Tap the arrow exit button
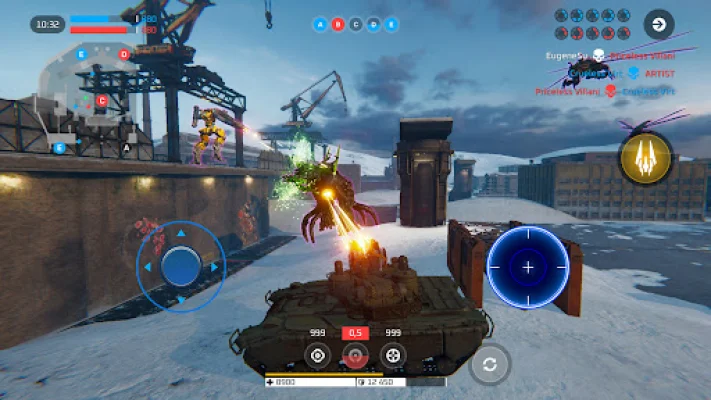Viewport: 711px width, 400px height. (x=658, y=23)
